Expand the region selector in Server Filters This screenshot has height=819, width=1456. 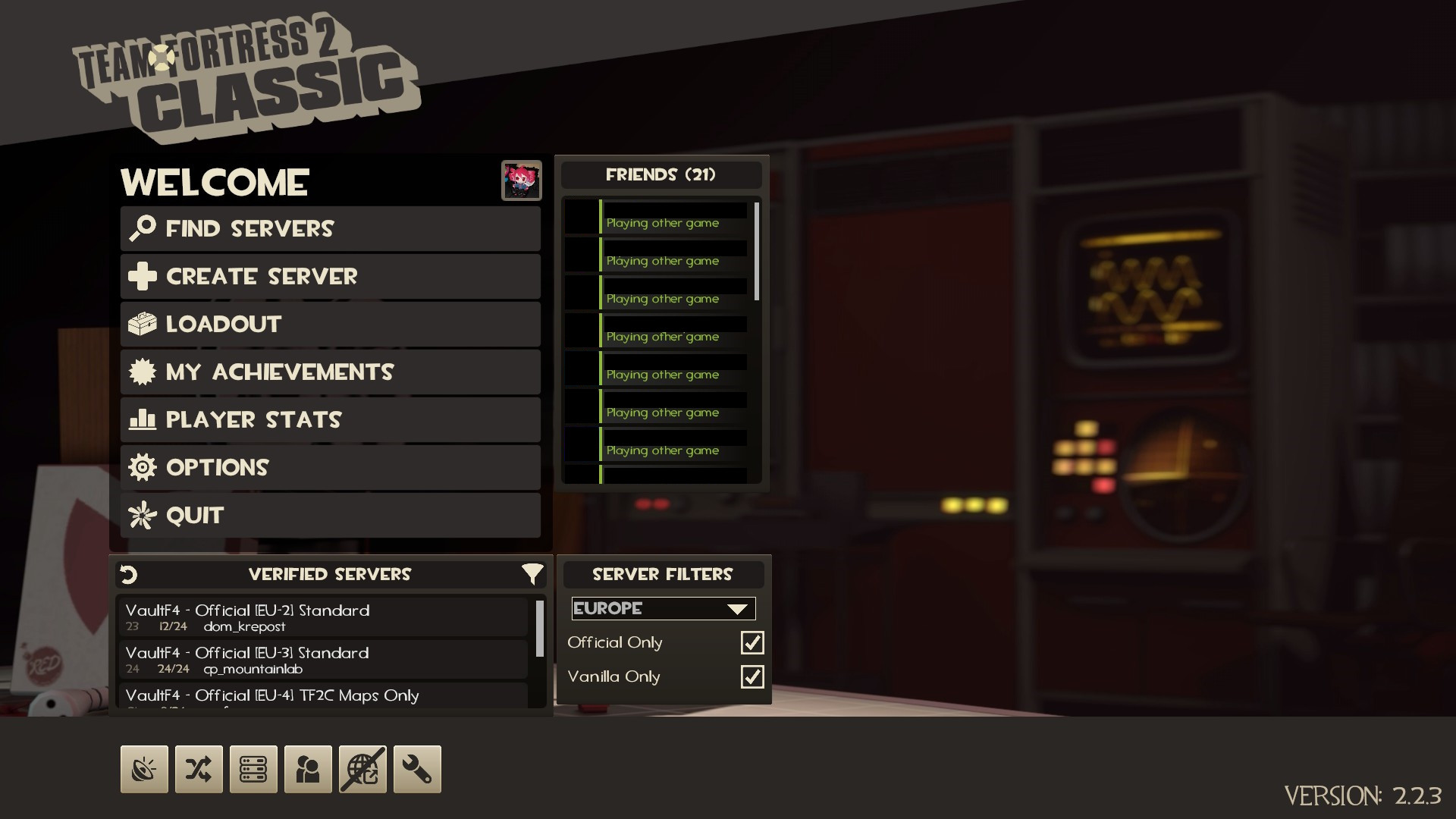pyautogui.click(x=663, y=608)
